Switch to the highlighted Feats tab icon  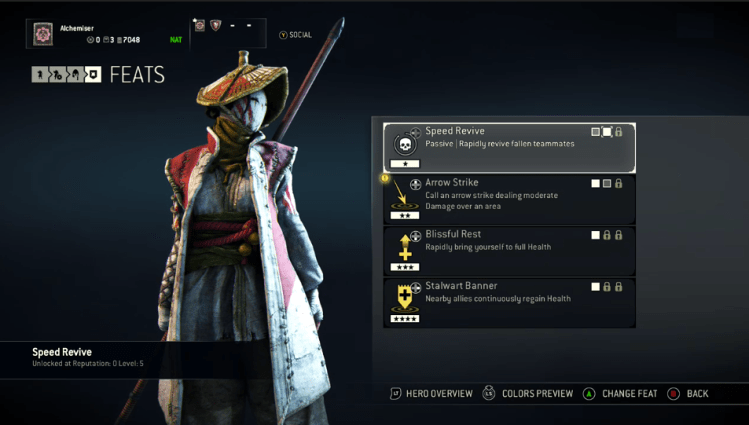coord(92,74)
